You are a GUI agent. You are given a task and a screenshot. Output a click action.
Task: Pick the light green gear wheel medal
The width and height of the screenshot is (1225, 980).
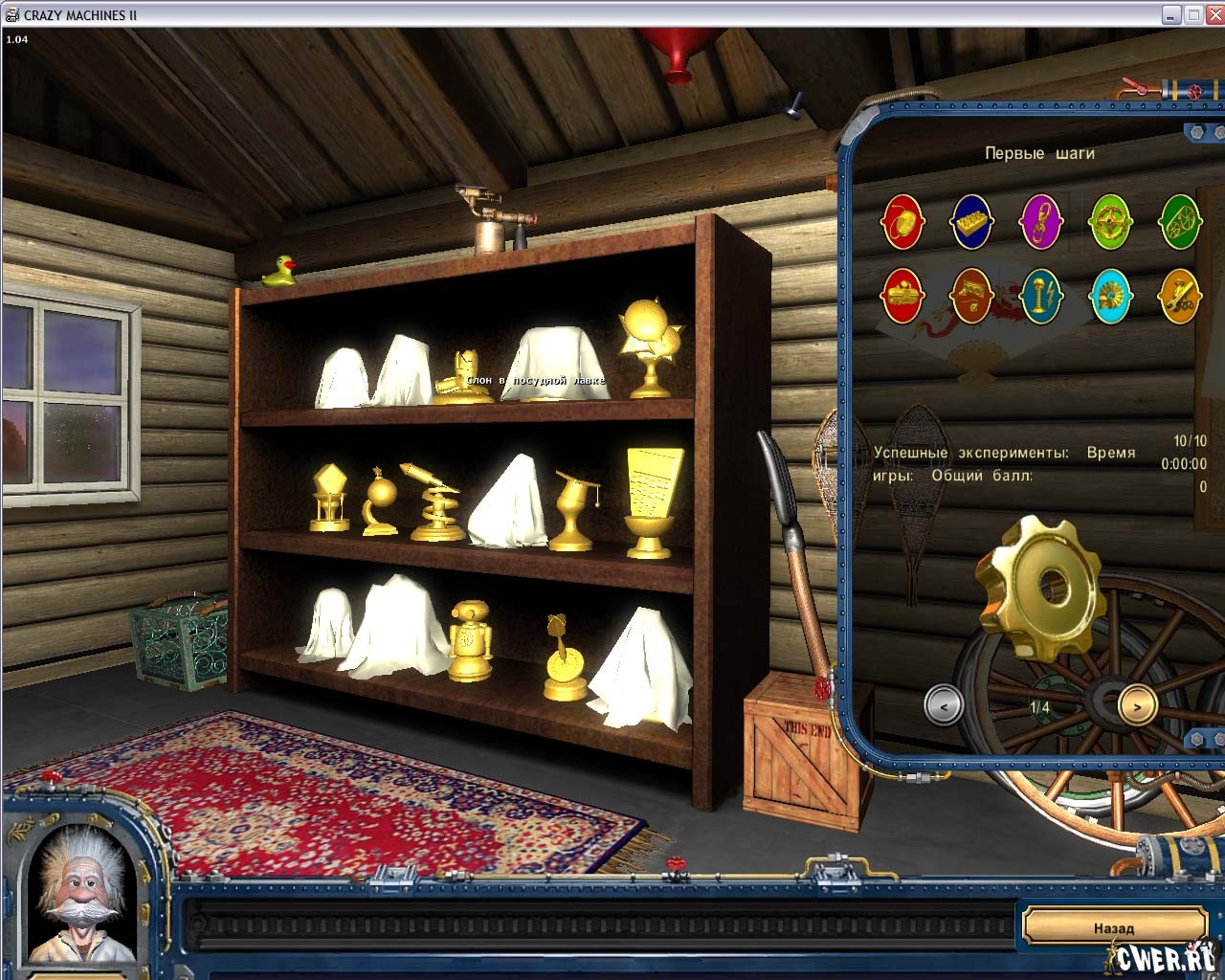[x=1110, y=221]
